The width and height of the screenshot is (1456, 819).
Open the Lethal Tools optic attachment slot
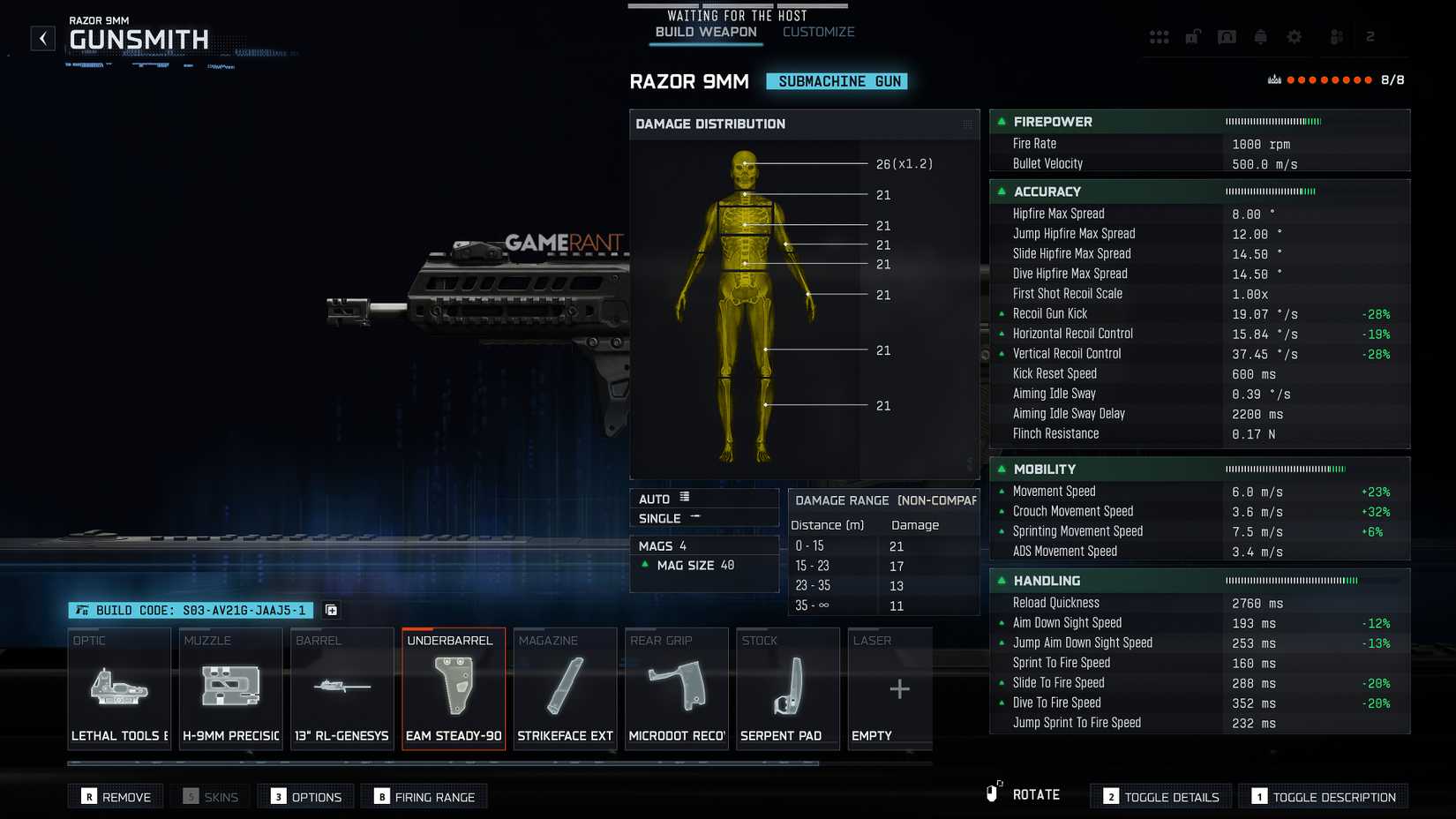click(119, 688)
